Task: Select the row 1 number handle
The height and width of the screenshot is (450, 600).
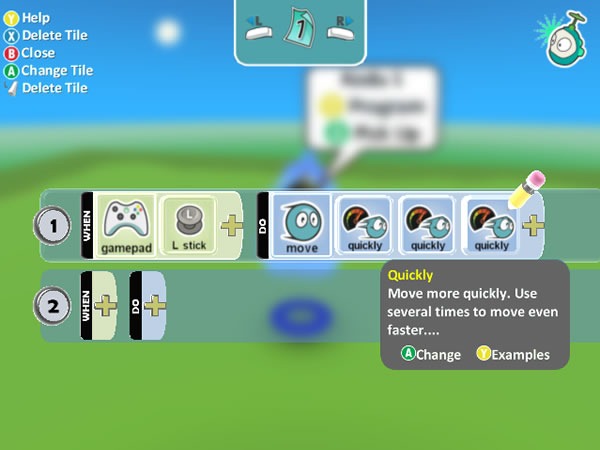Action: pyautogui.click(x=54, y=226)
